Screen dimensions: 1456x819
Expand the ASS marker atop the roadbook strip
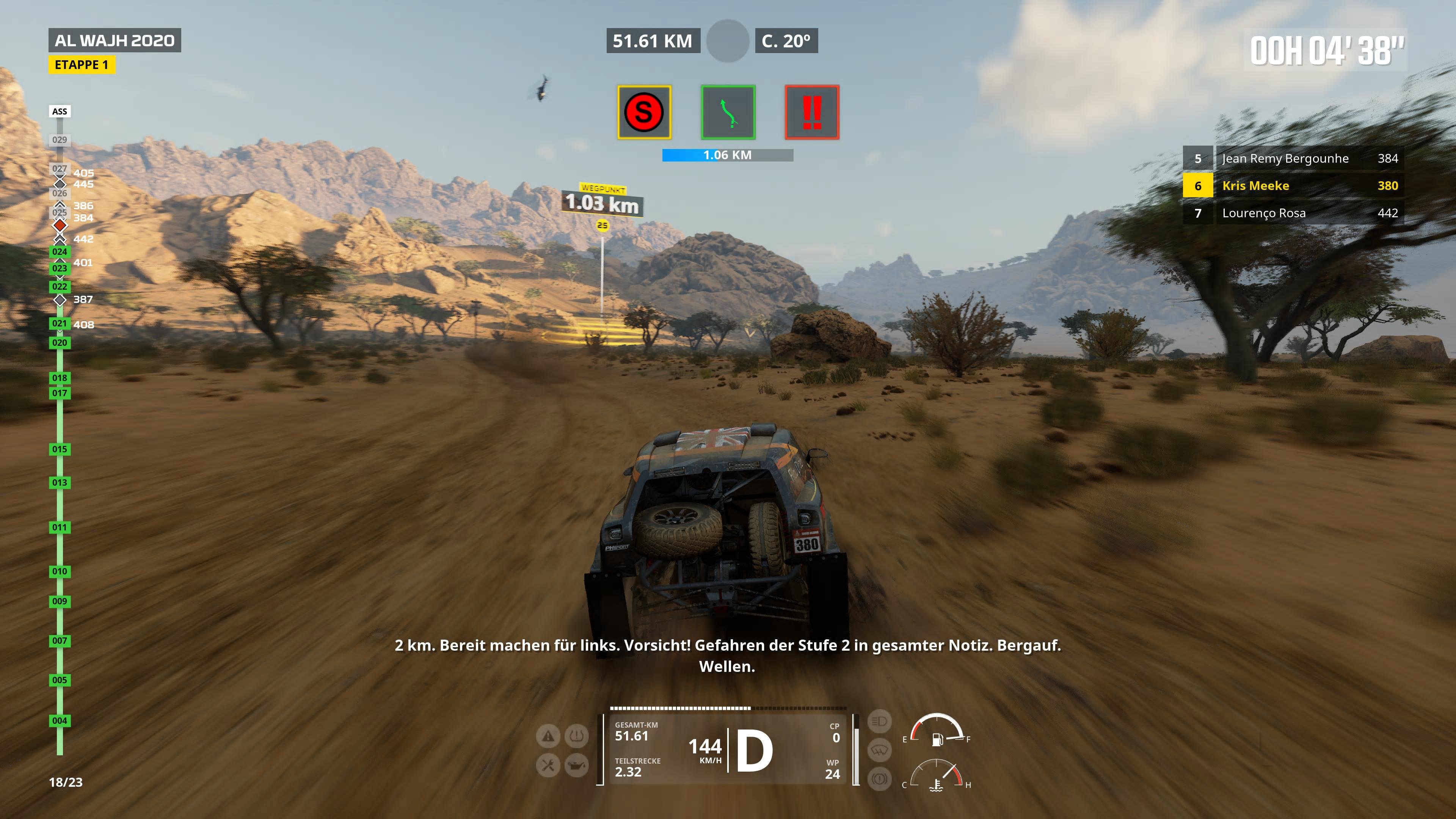(x=60, y=111)
